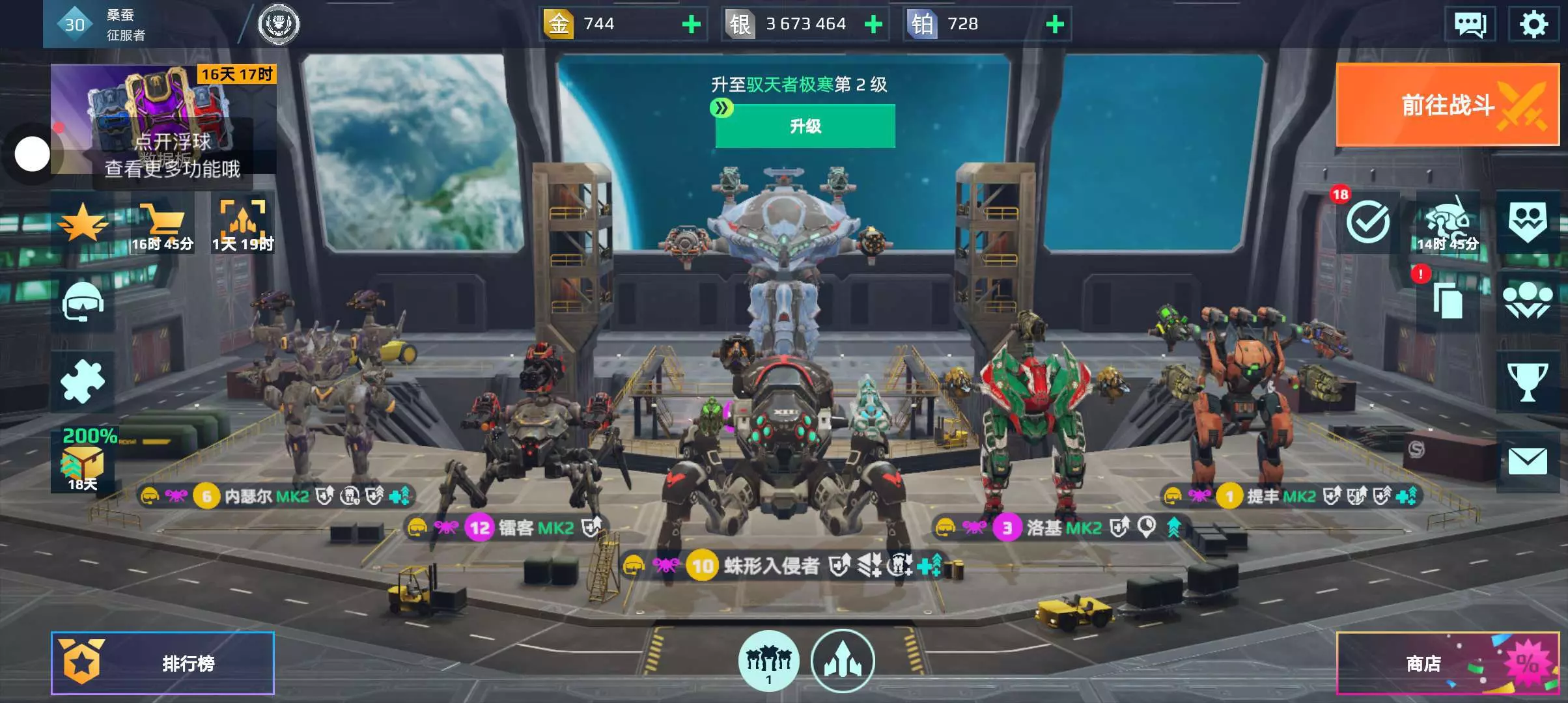The height and width of the screenshot is (703, 1568).
Task: Open the chat messages window
Action: (x=1470, y=25)
